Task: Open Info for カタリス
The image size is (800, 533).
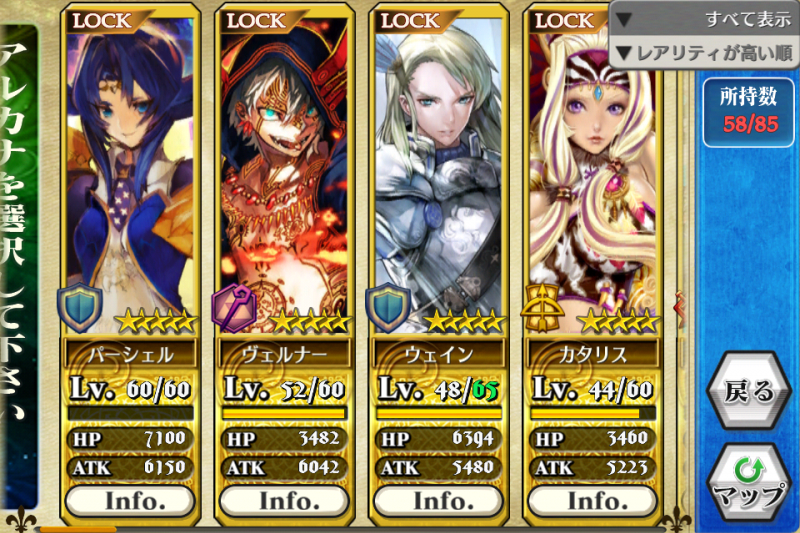Action: click(591, 499)
